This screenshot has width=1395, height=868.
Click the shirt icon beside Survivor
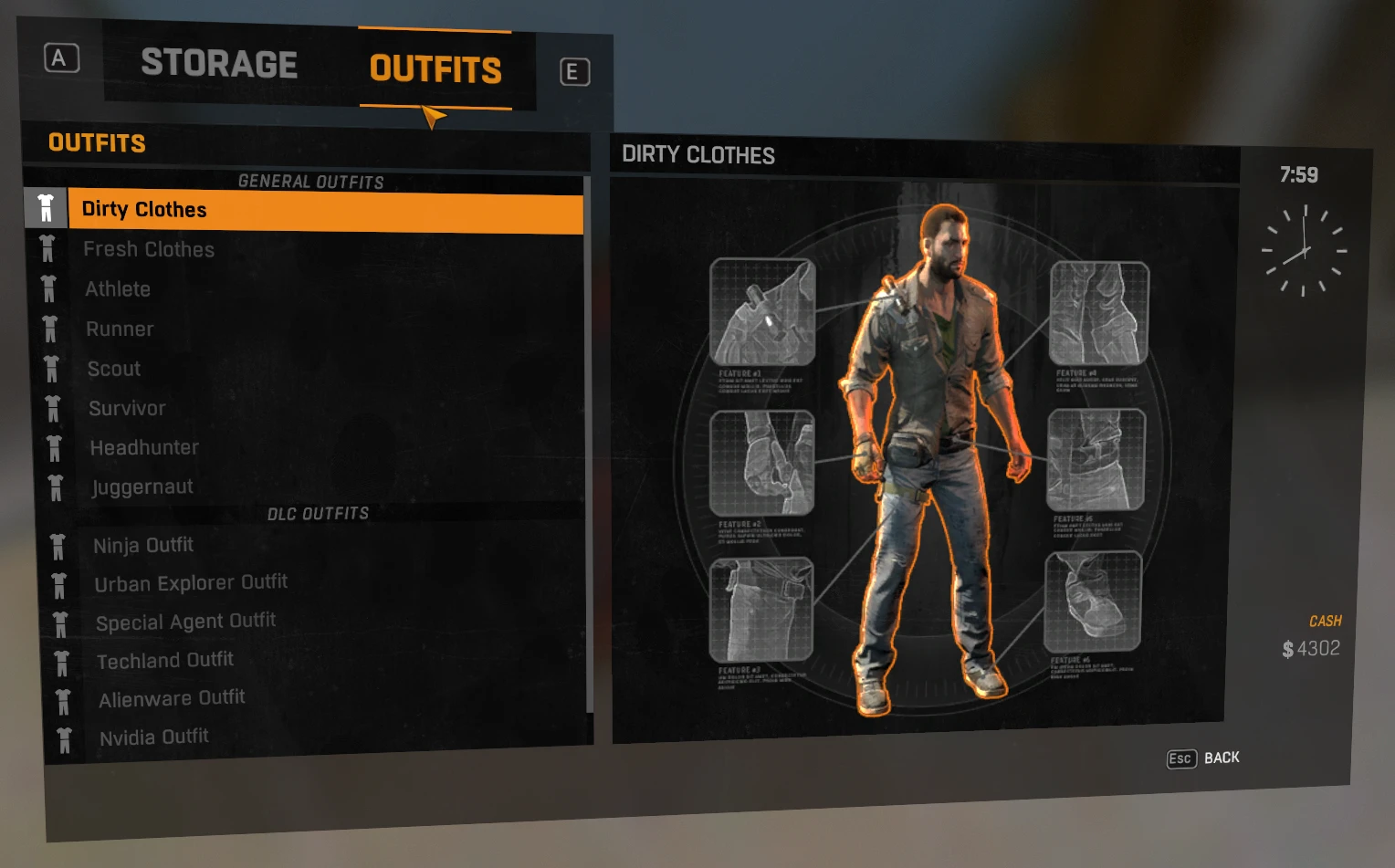pyautogui.click(x=53, y=408)
